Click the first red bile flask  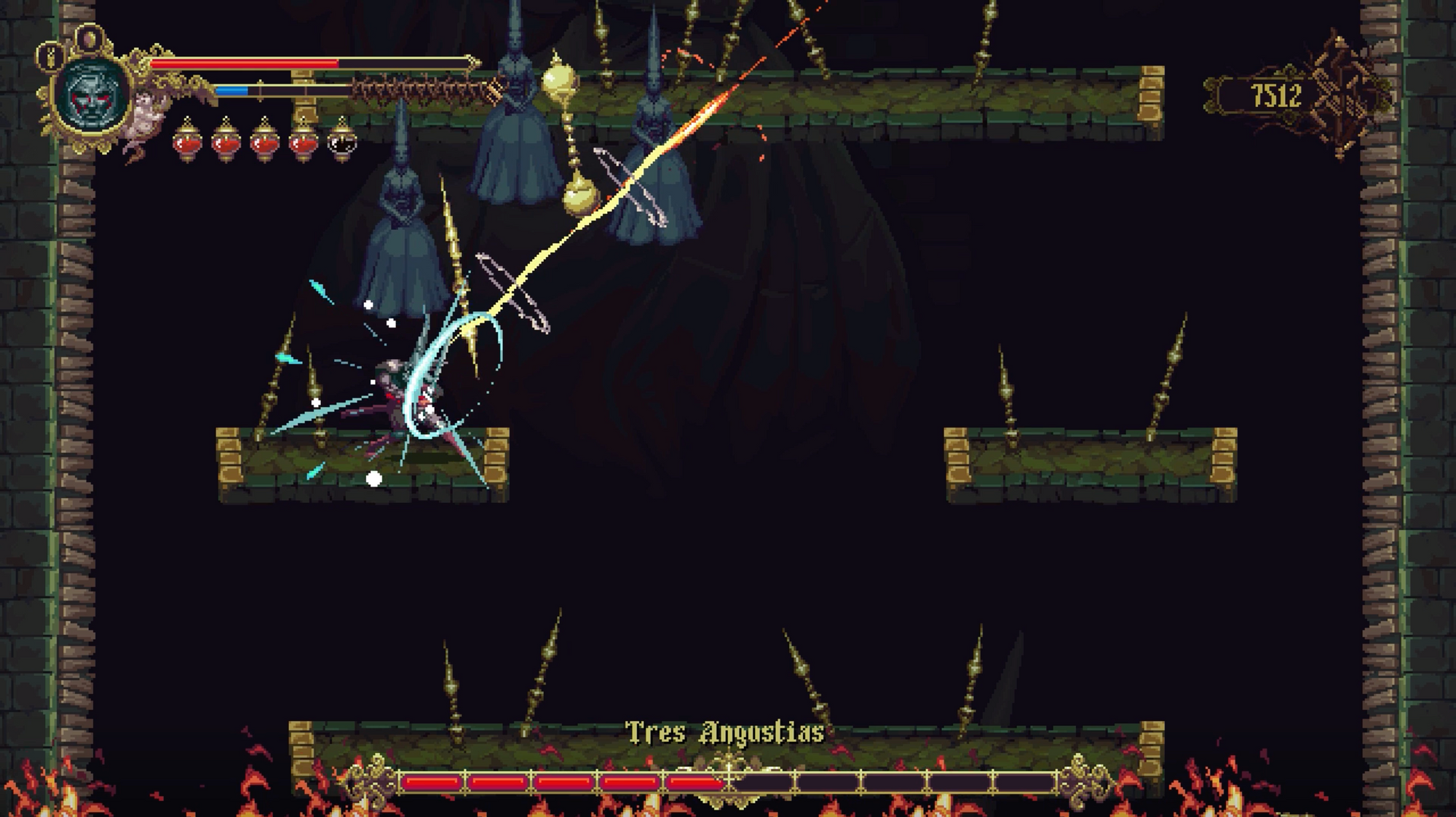(x=188, y=143)
